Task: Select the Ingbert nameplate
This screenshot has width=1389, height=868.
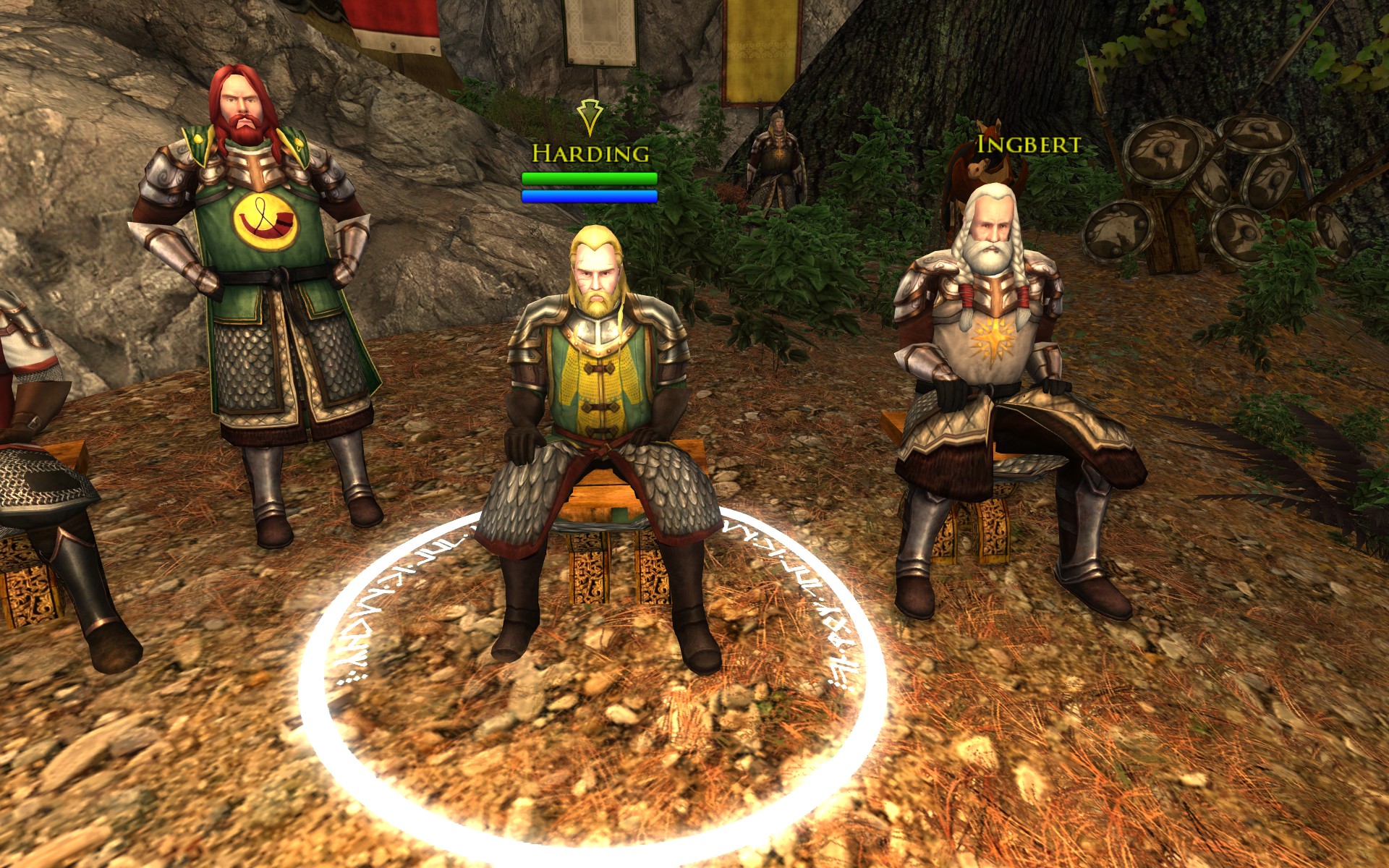Action: coord(1028,145)
